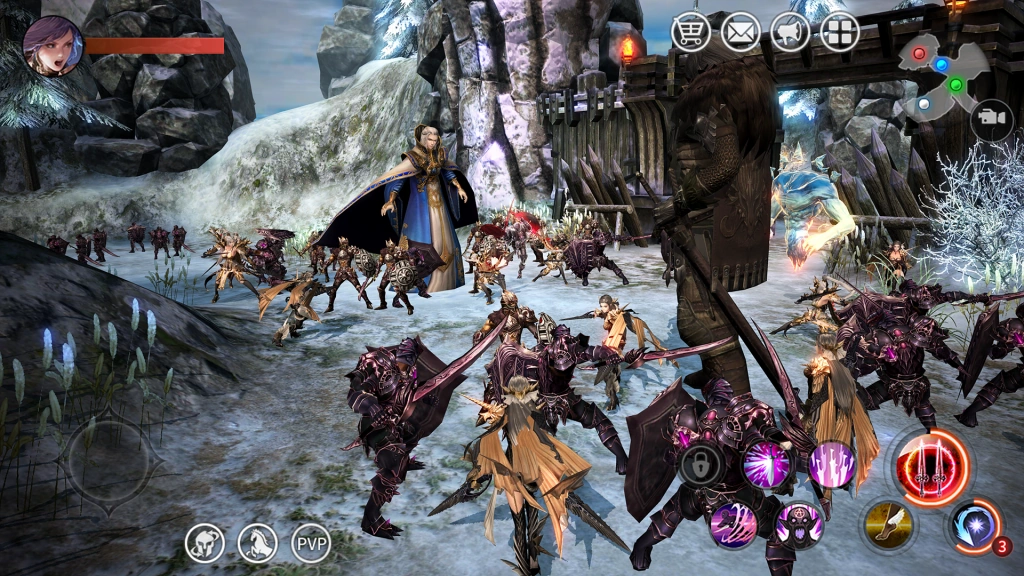Open the four-square grid menu
Viewport: 1024px width, 576px height.
tap(840, 32)
